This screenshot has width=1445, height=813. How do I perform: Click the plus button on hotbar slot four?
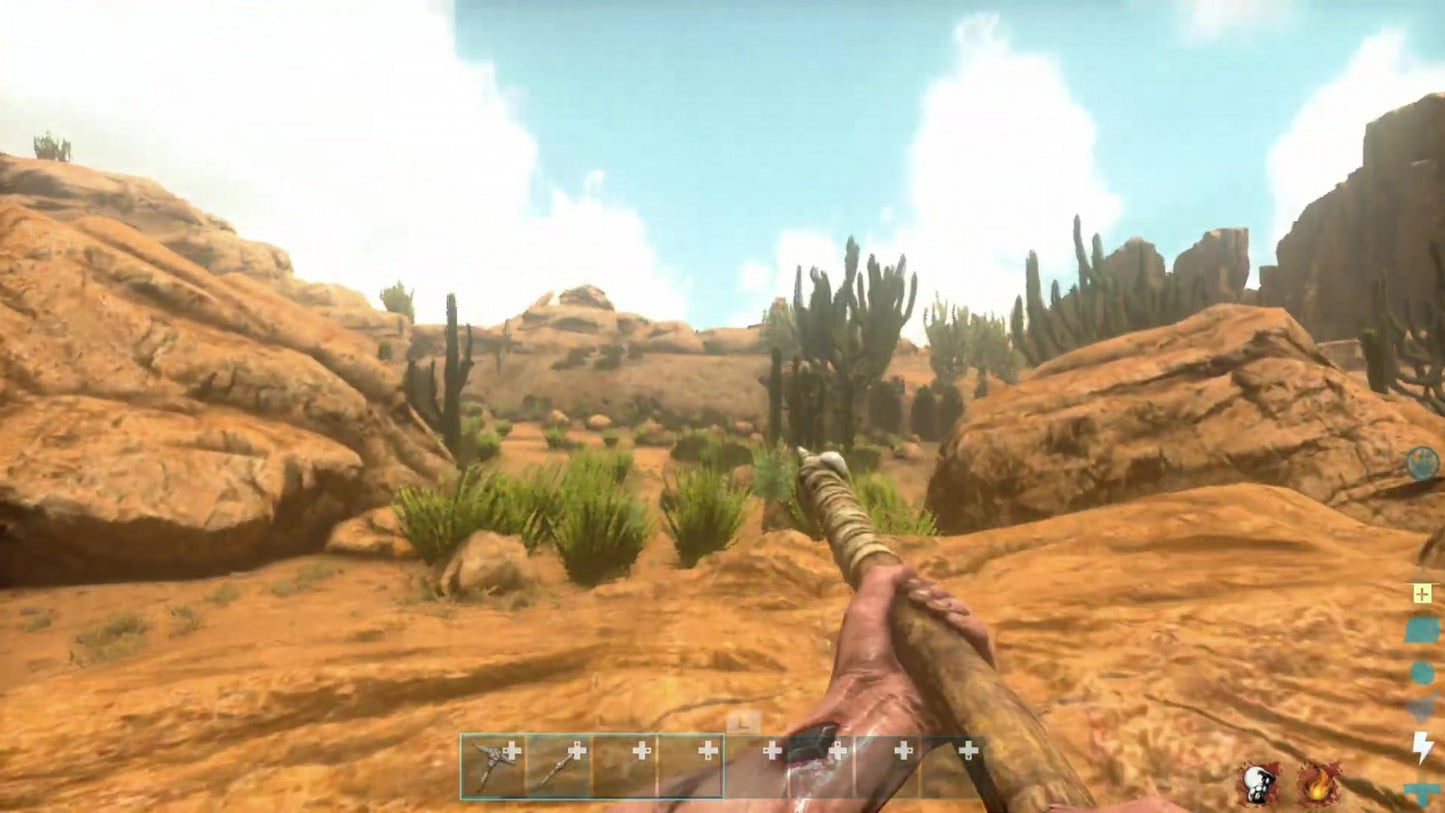(x=706, y=750)
